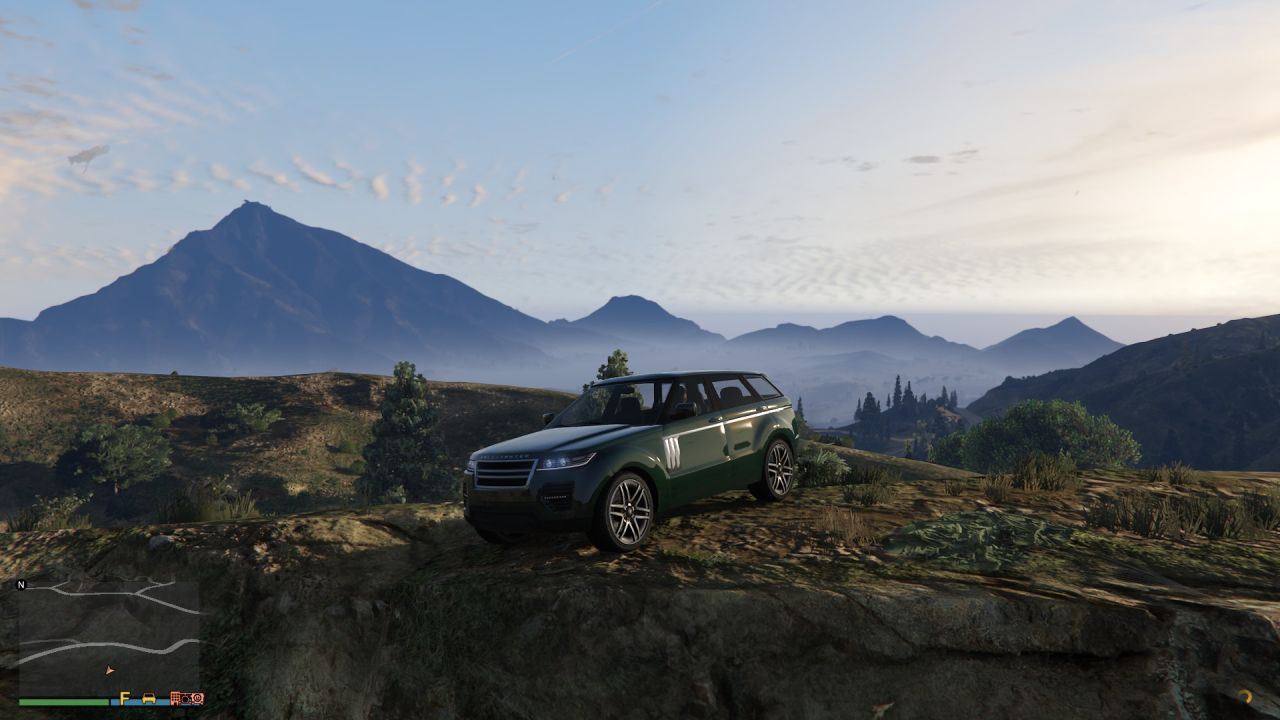Click the orange building blip
This screenshot has height=720, width=1280.
tap(178, 698)
